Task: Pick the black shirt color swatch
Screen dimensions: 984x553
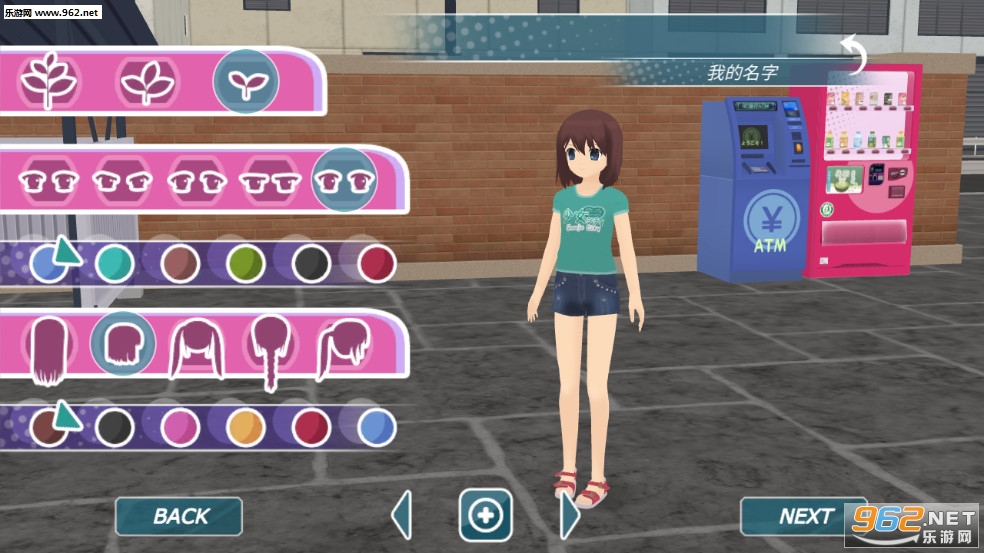Action: [311, 263]
